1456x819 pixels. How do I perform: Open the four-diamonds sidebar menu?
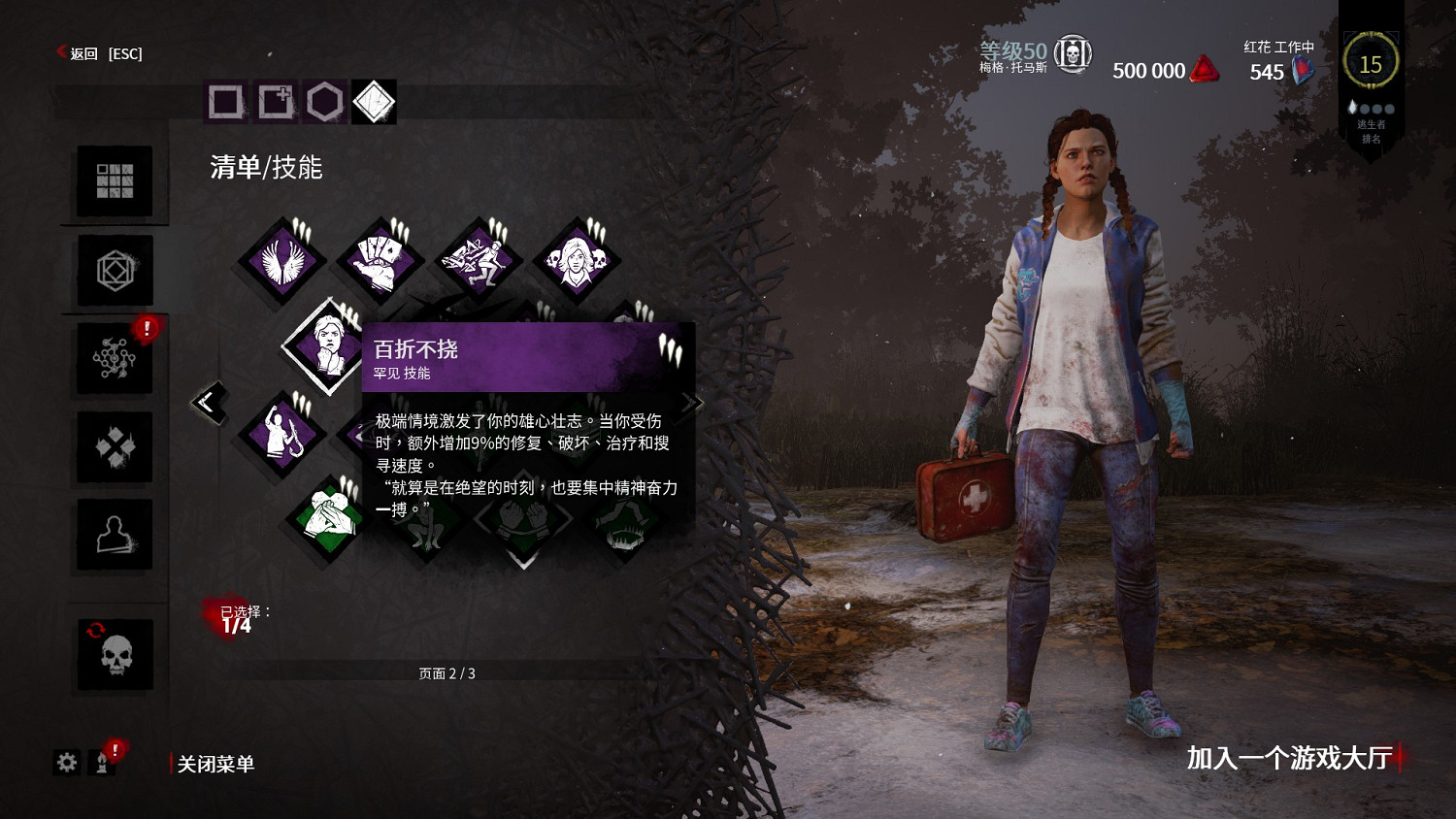[115, 447]
